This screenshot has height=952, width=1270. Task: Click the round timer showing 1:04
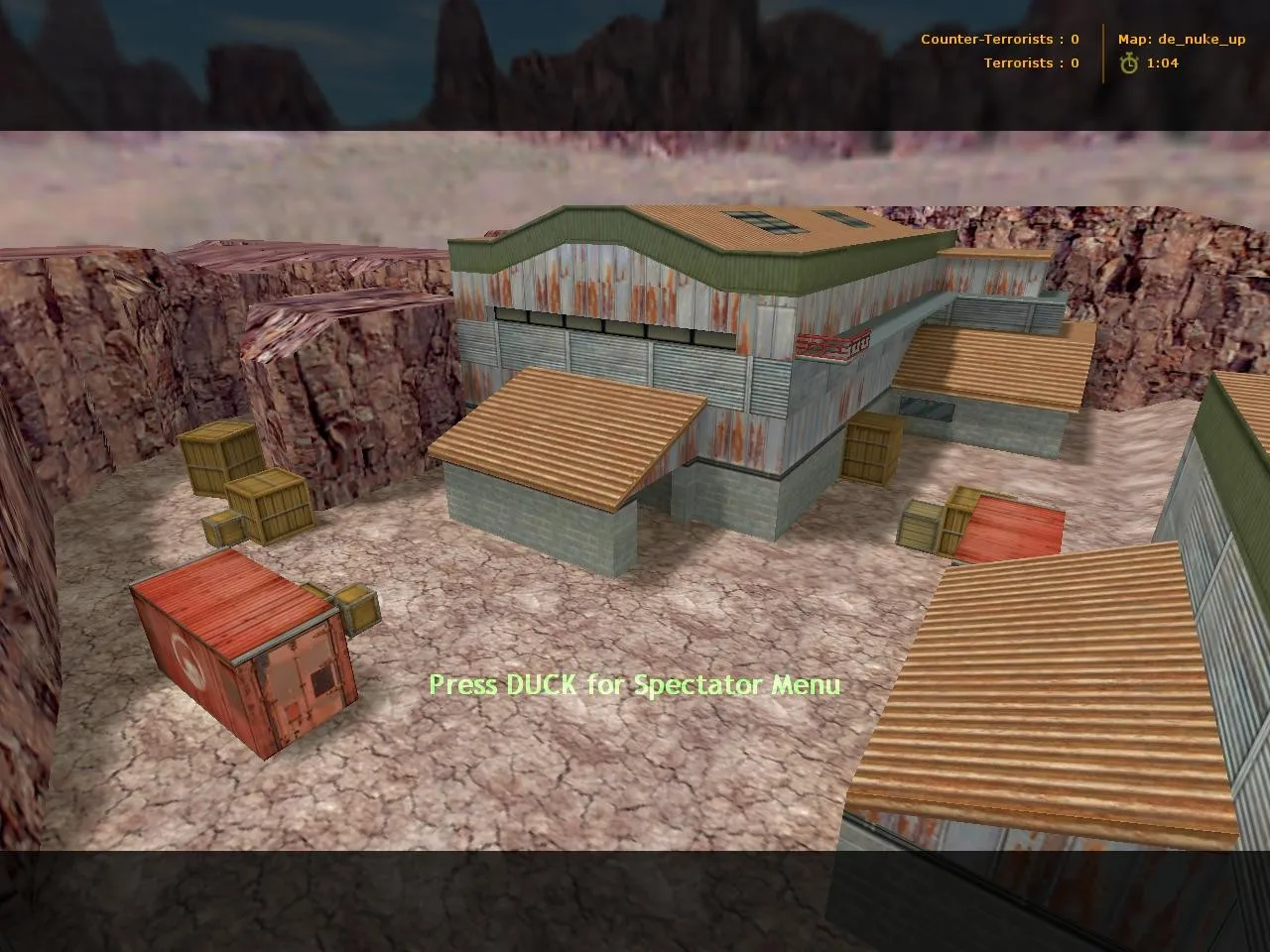pos(1161,62)
